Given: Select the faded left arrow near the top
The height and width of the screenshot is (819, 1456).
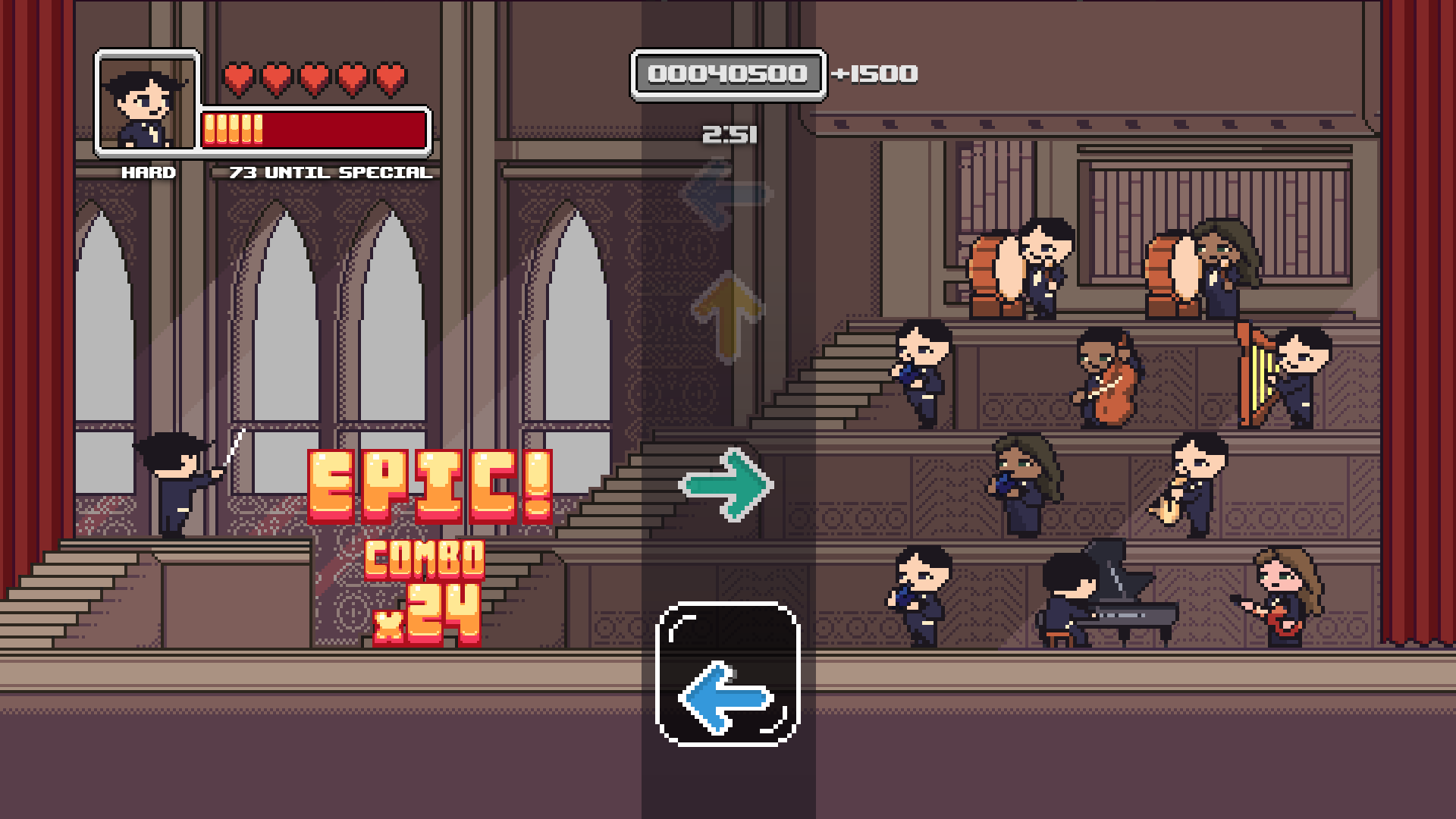Looking at the screenshot, I should [x=724, y=196].
